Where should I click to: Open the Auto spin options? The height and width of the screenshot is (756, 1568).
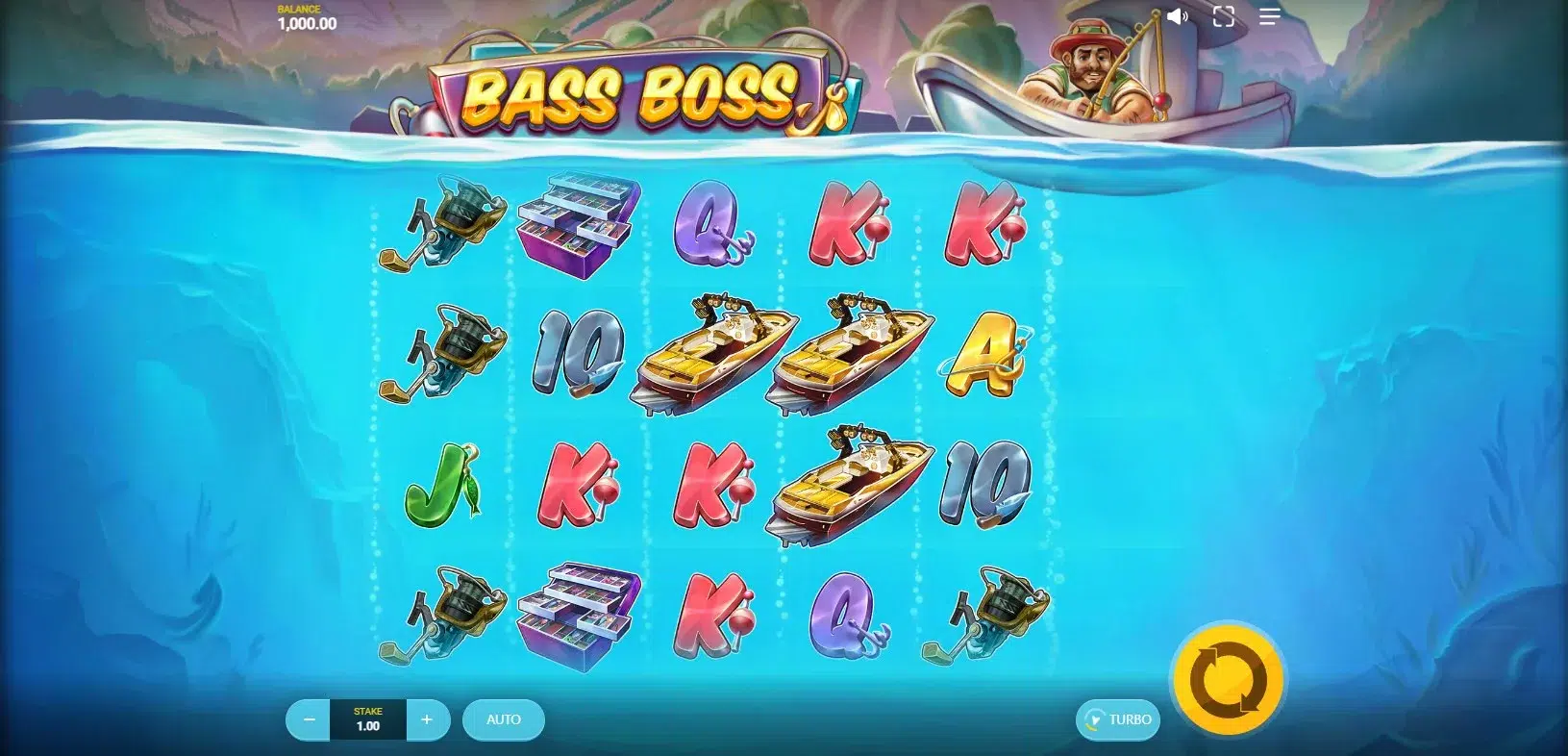504,719
